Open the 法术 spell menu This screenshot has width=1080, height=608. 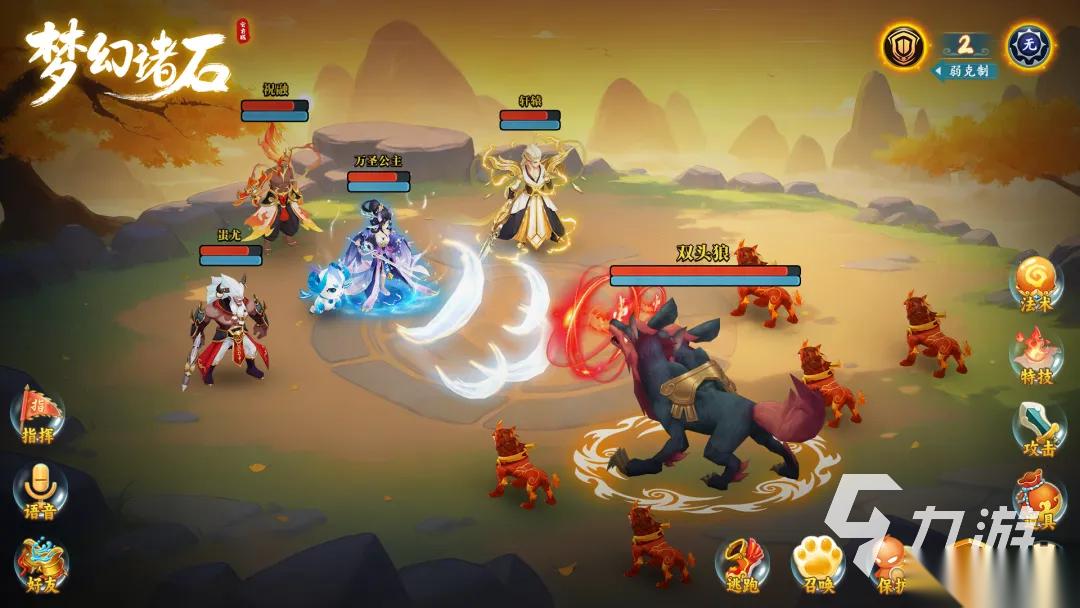coord(1033,283)
